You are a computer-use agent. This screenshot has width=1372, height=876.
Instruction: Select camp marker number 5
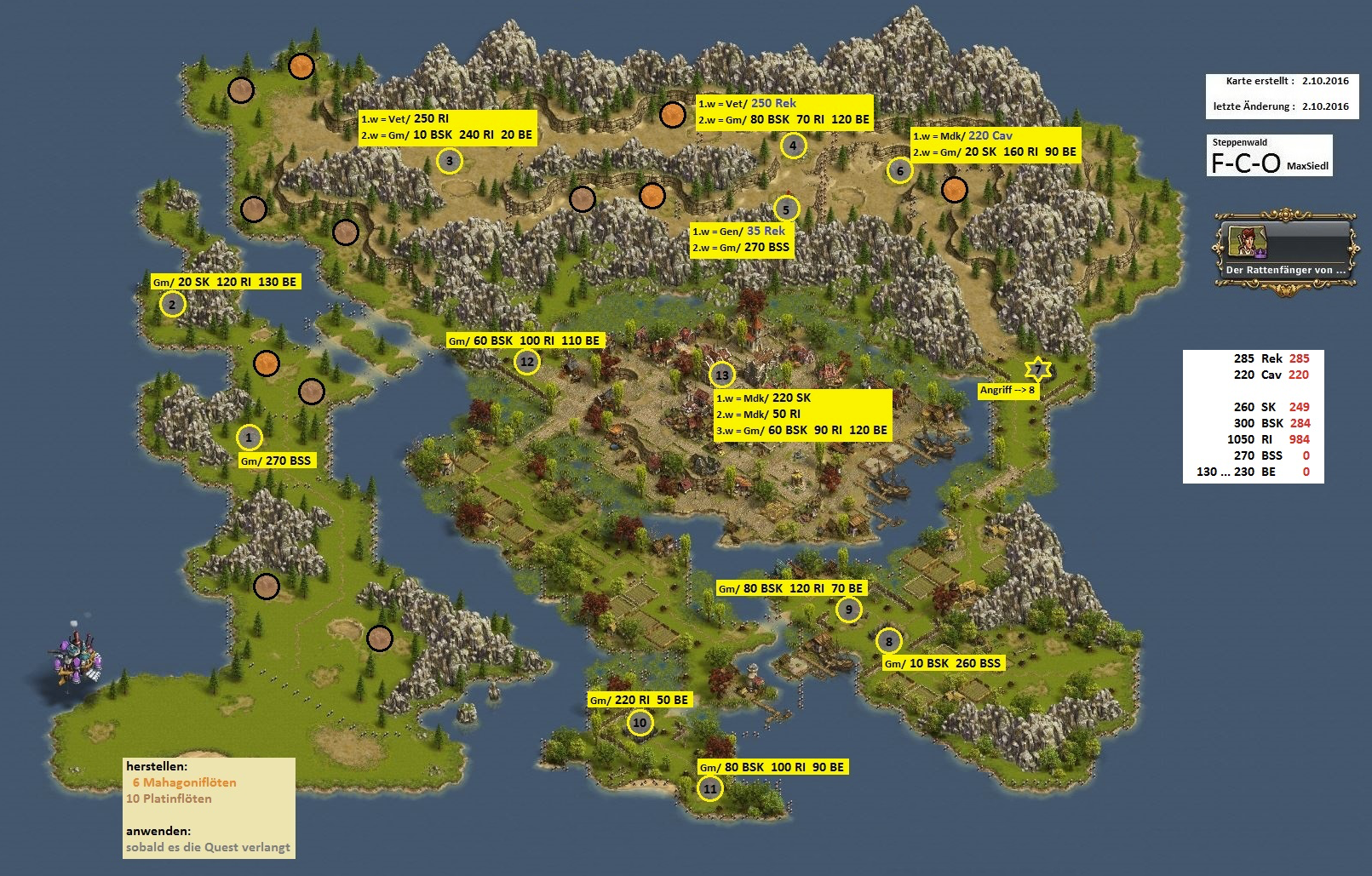pyautogui.click(x=786, y=209)
